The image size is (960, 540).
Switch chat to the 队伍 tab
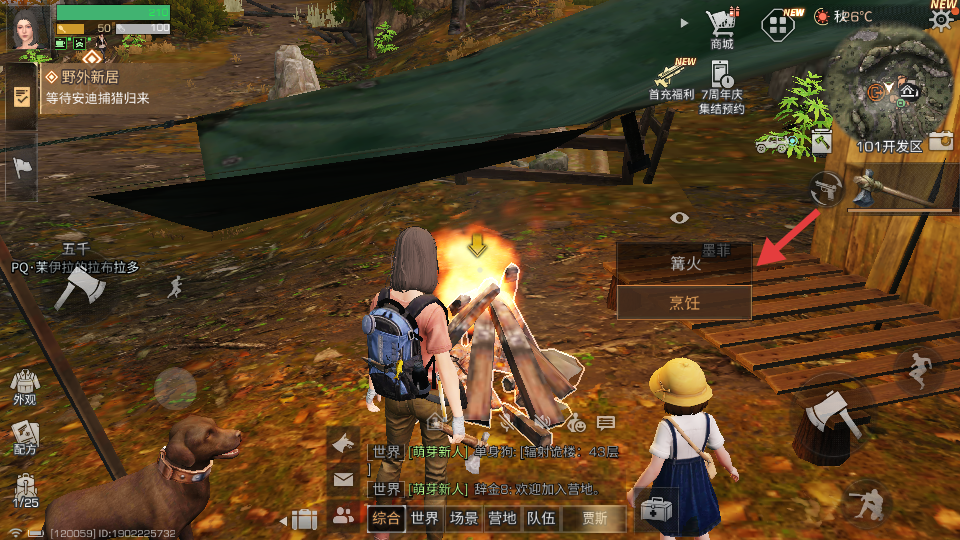[x=541, y=518]
